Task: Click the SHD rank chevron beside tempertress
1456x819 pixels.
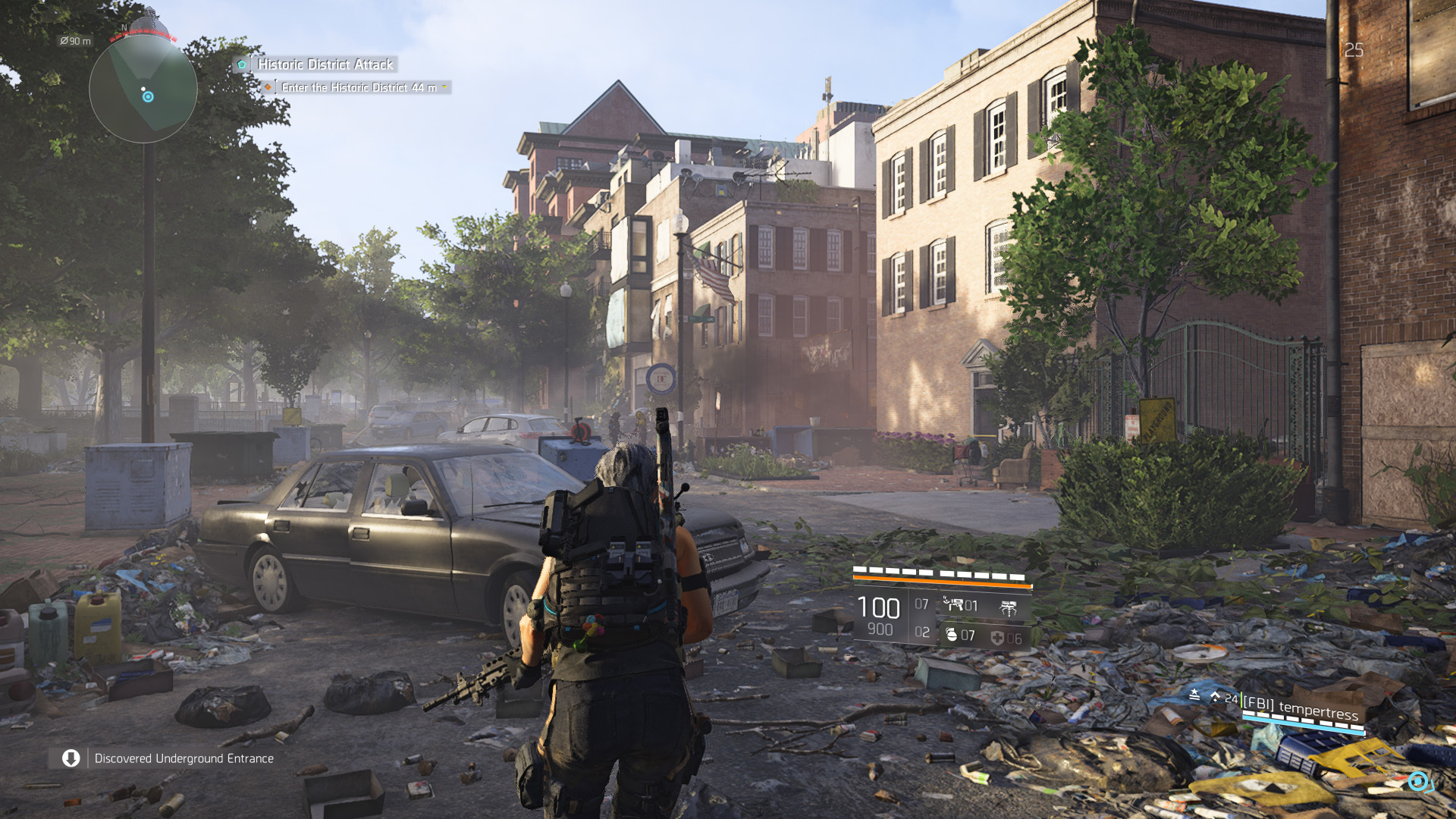Action: coord(1216,696)
